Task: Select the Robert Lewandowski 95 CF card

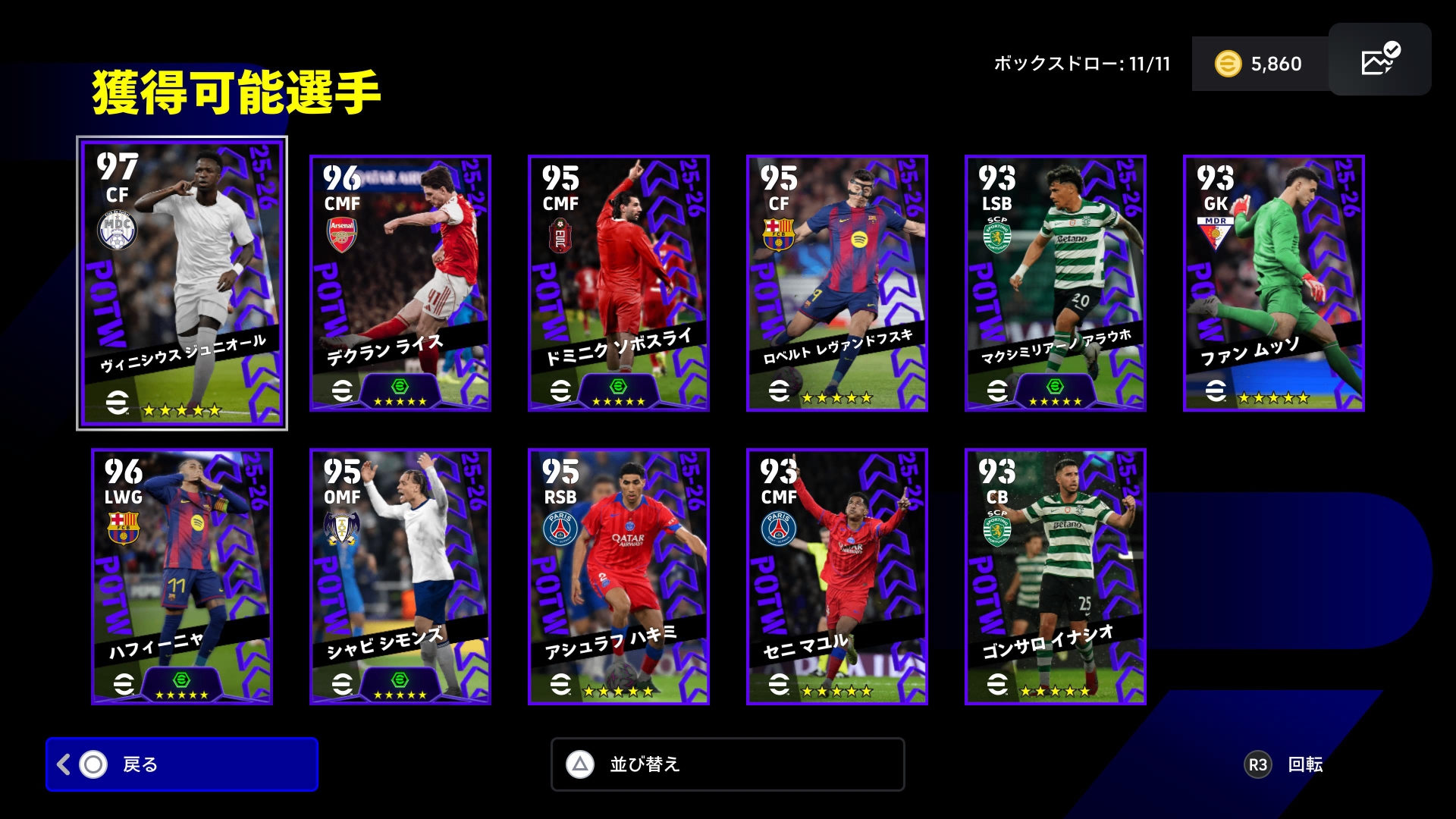Action: (x=836, y=283)
